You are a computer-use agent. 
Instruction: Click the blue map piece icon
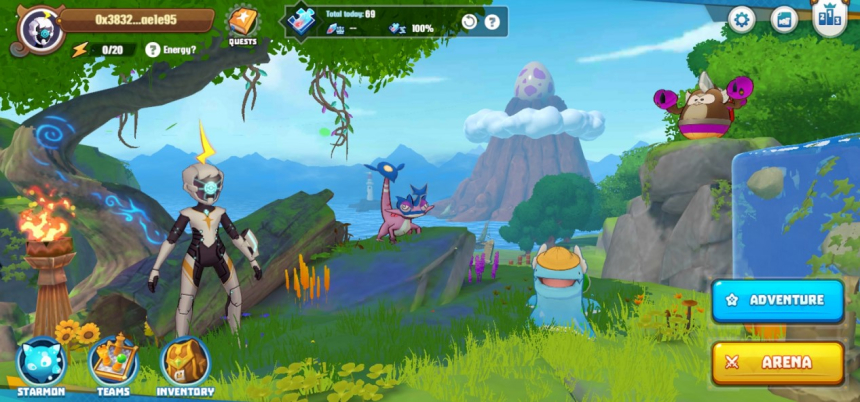300,20
